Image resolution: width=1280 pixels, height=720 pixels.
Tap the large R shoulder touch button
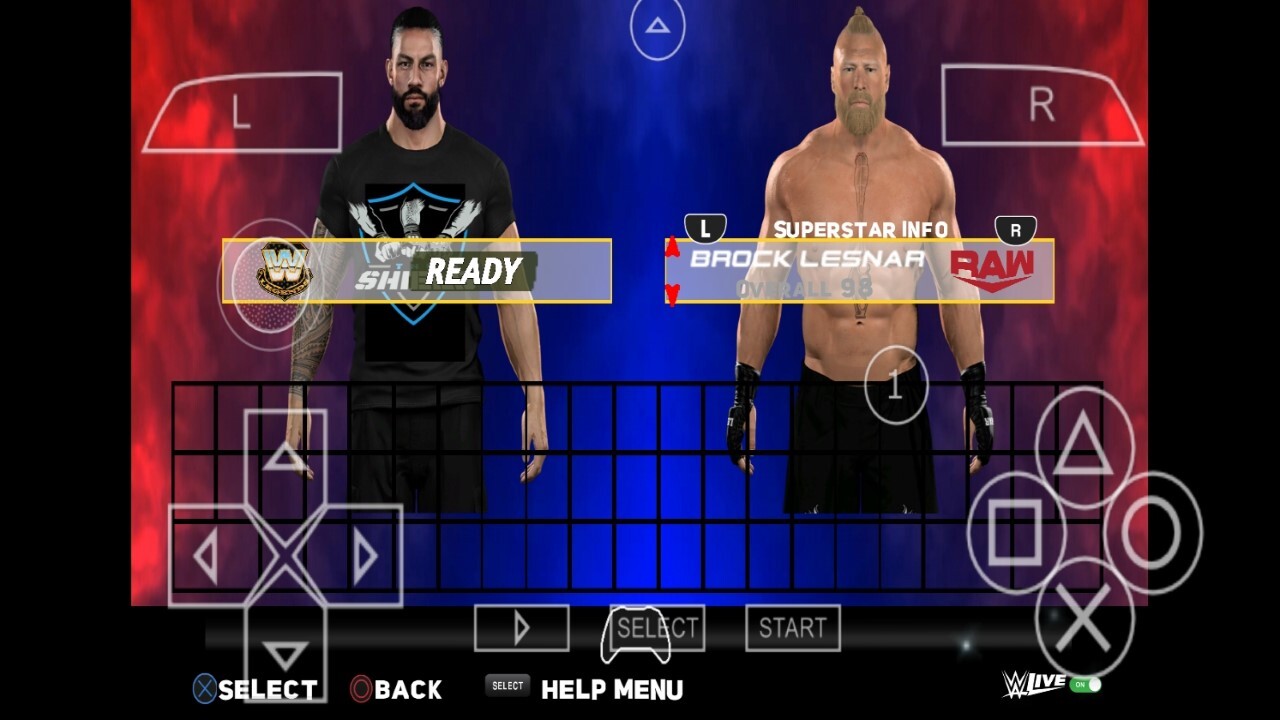pyautogui.click(x=1041, y=105)
